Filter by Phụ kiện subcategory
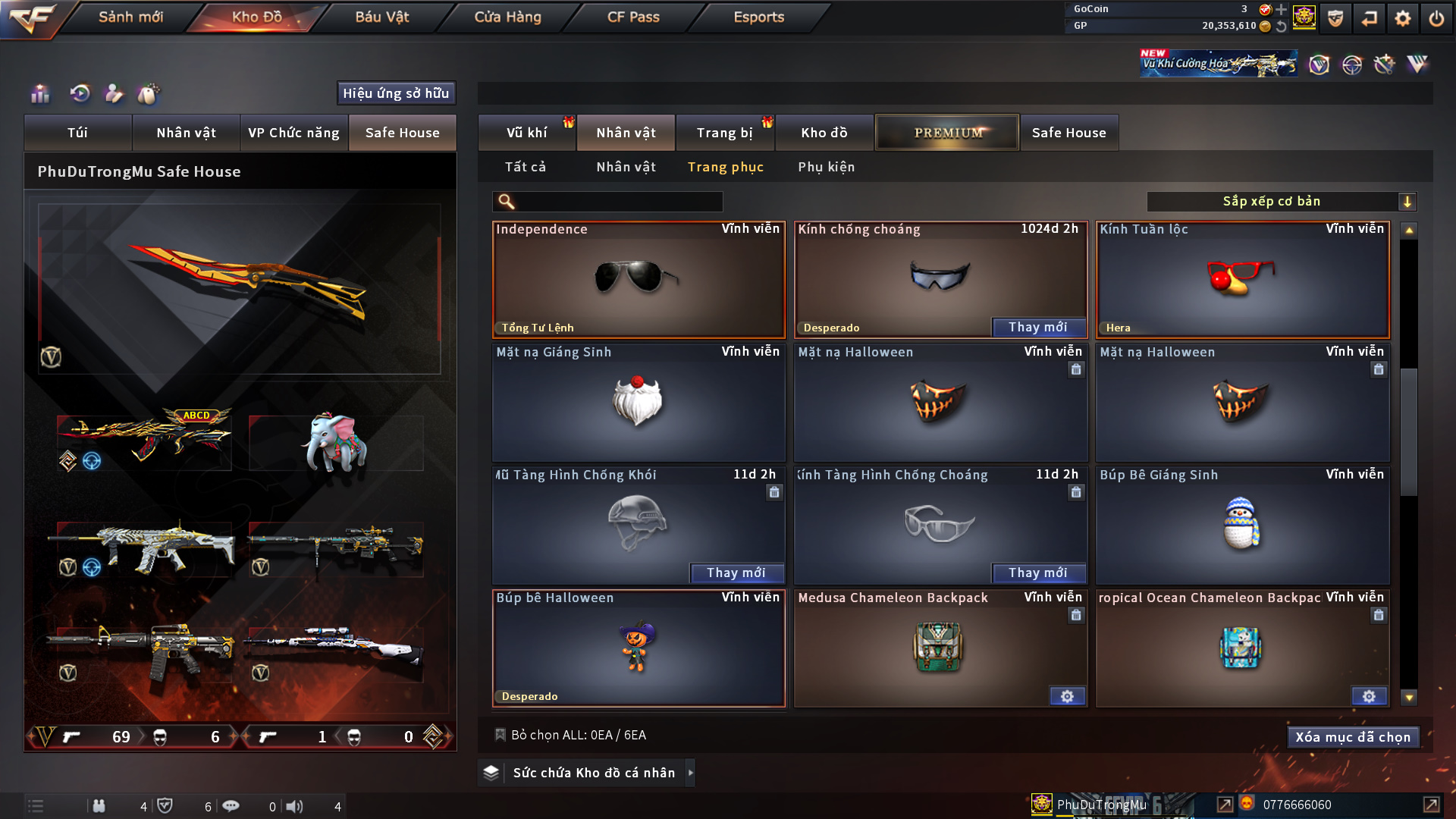 pyautogui.click(x=826, y=167)
